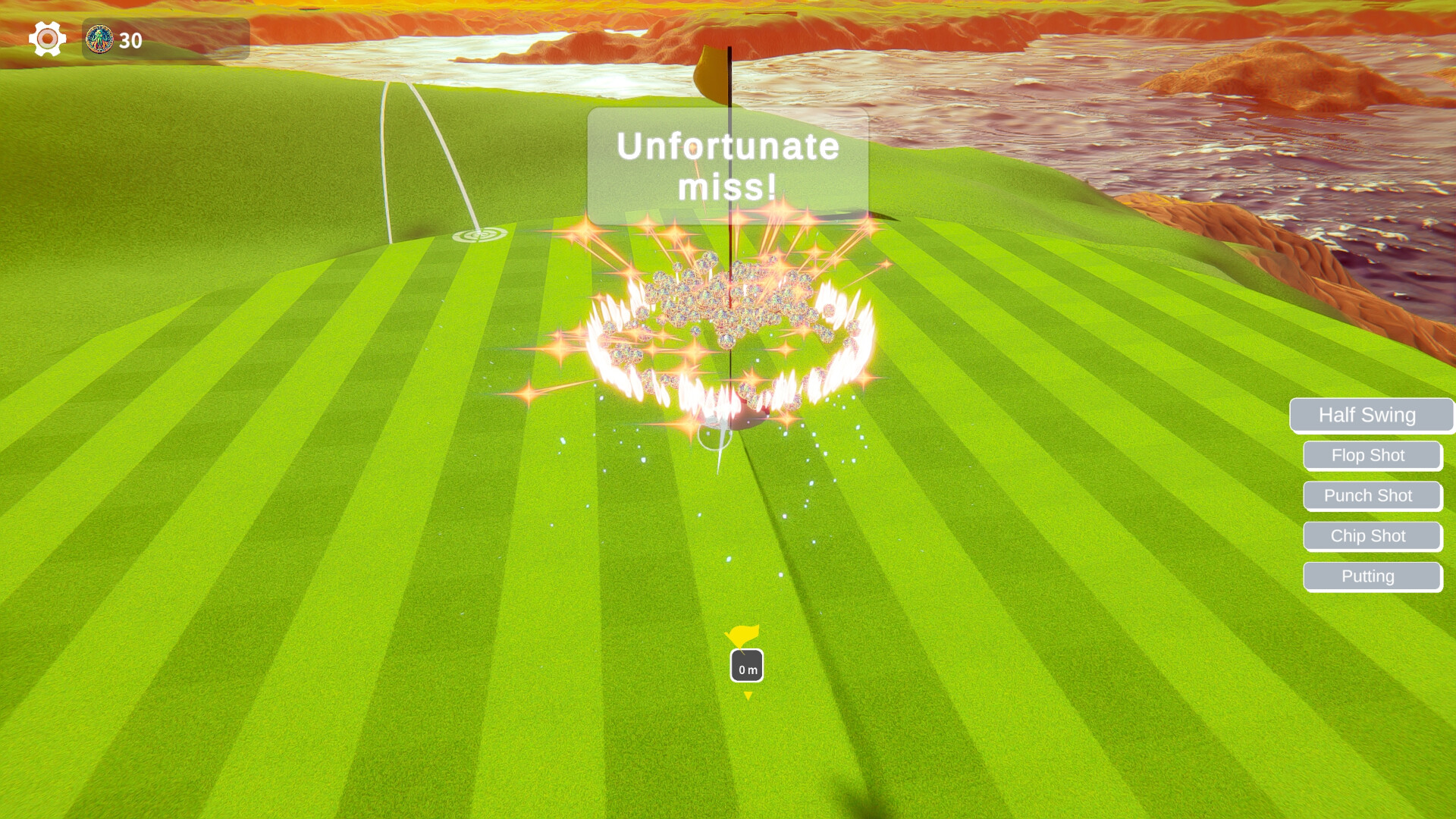1456x819 pixels.
Task: Open the Flop Shot option
Action: coord(1372,455)
